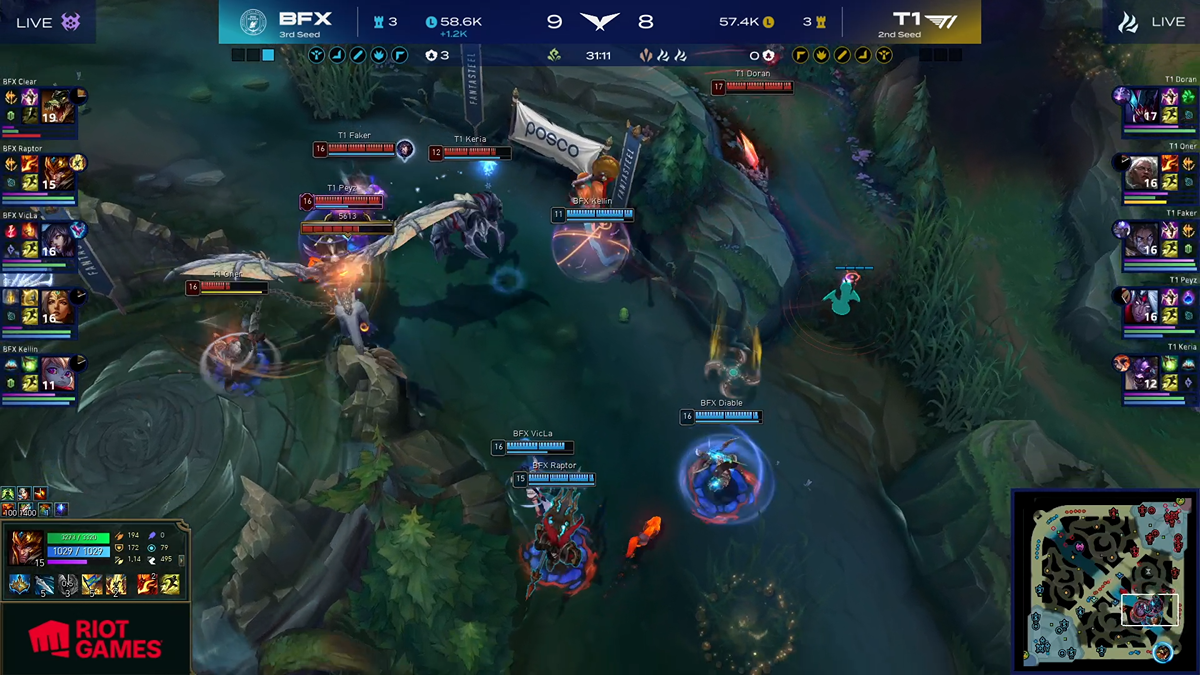Click the greyed-out ability on cooldown
Screen dimensions: 1200x675
coord(68,585)
